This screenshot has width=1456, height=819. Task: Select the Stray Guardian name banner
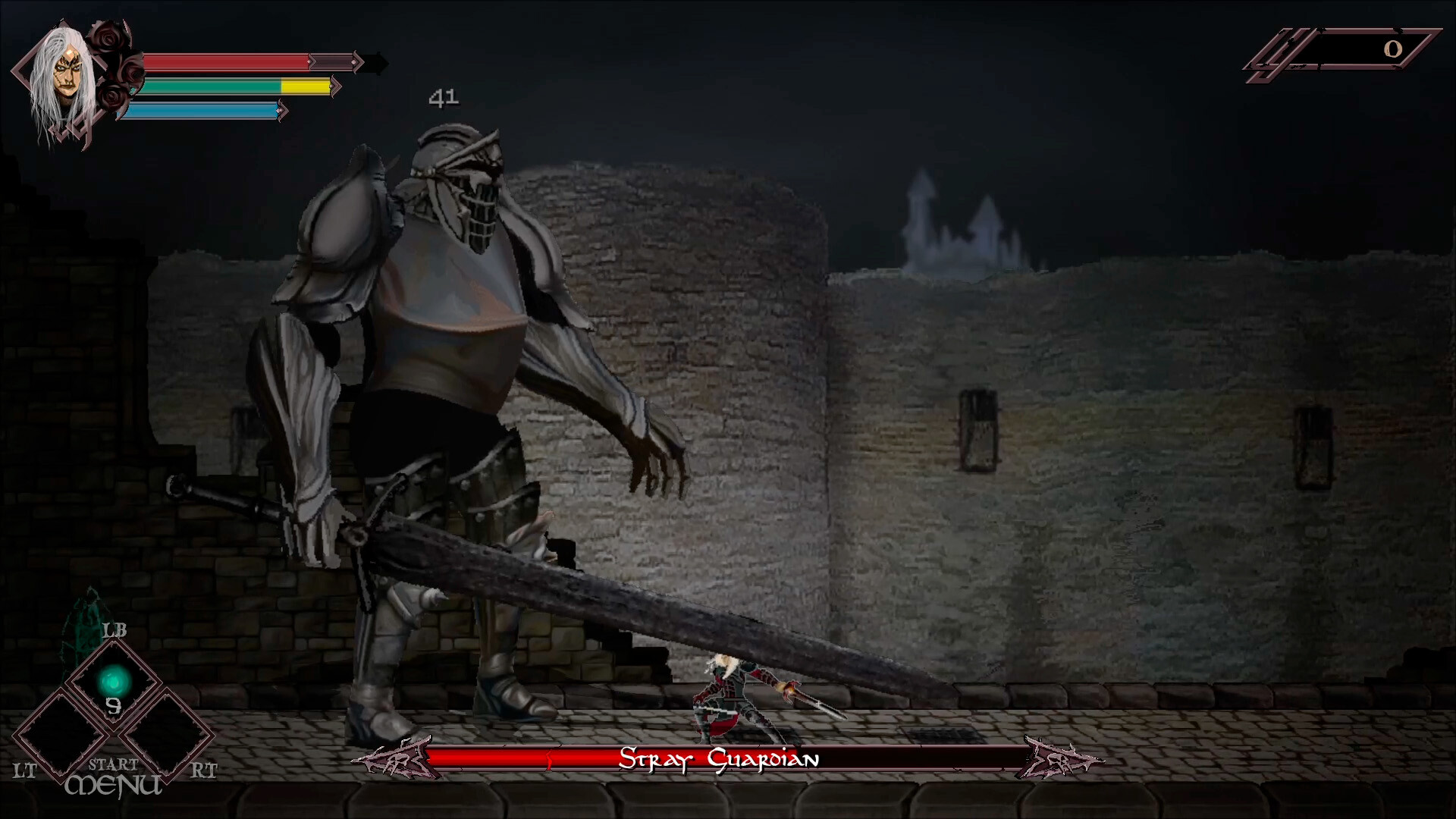[720, 758]
